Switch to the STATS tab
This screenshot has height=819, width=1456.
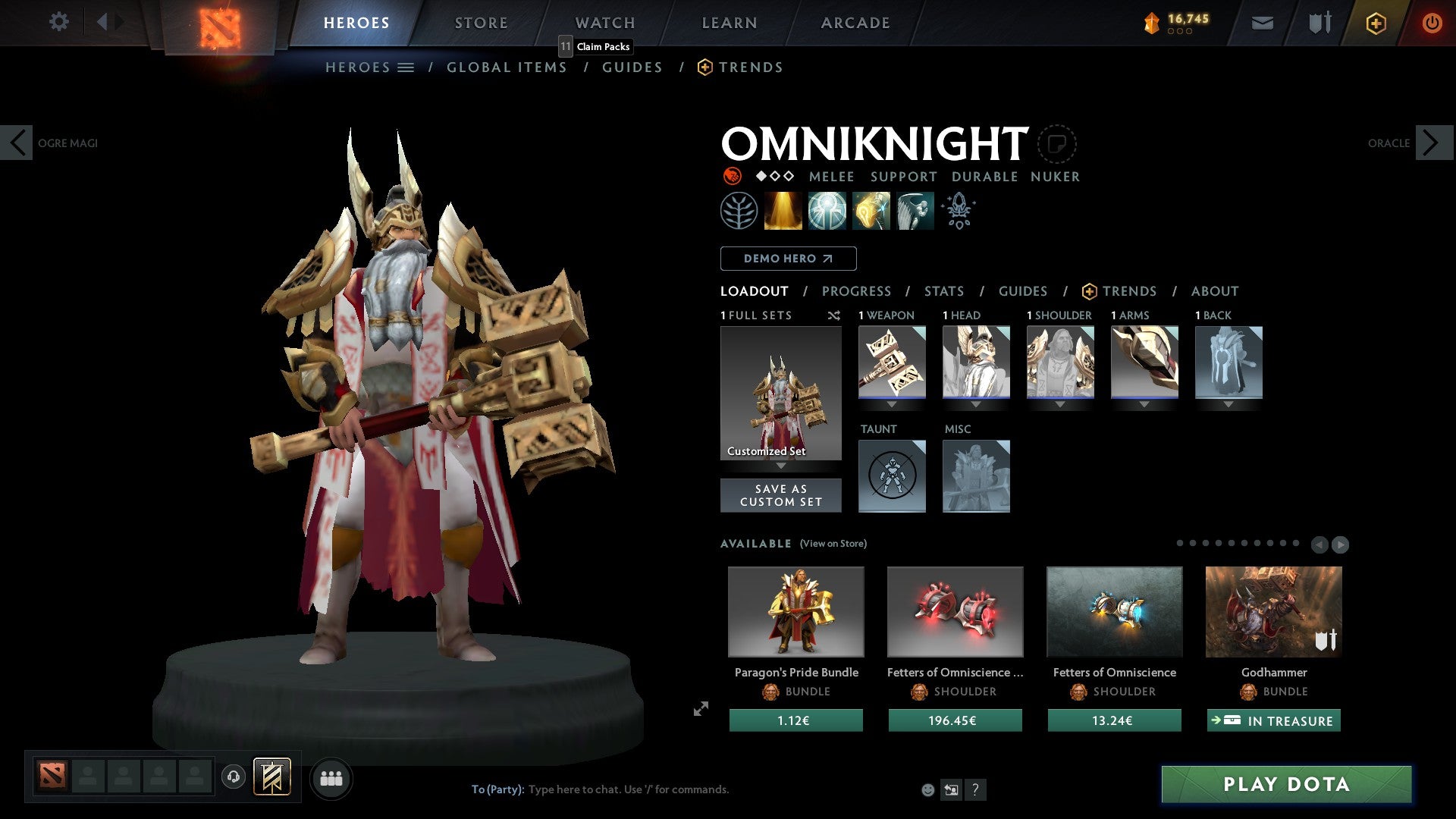944,291
